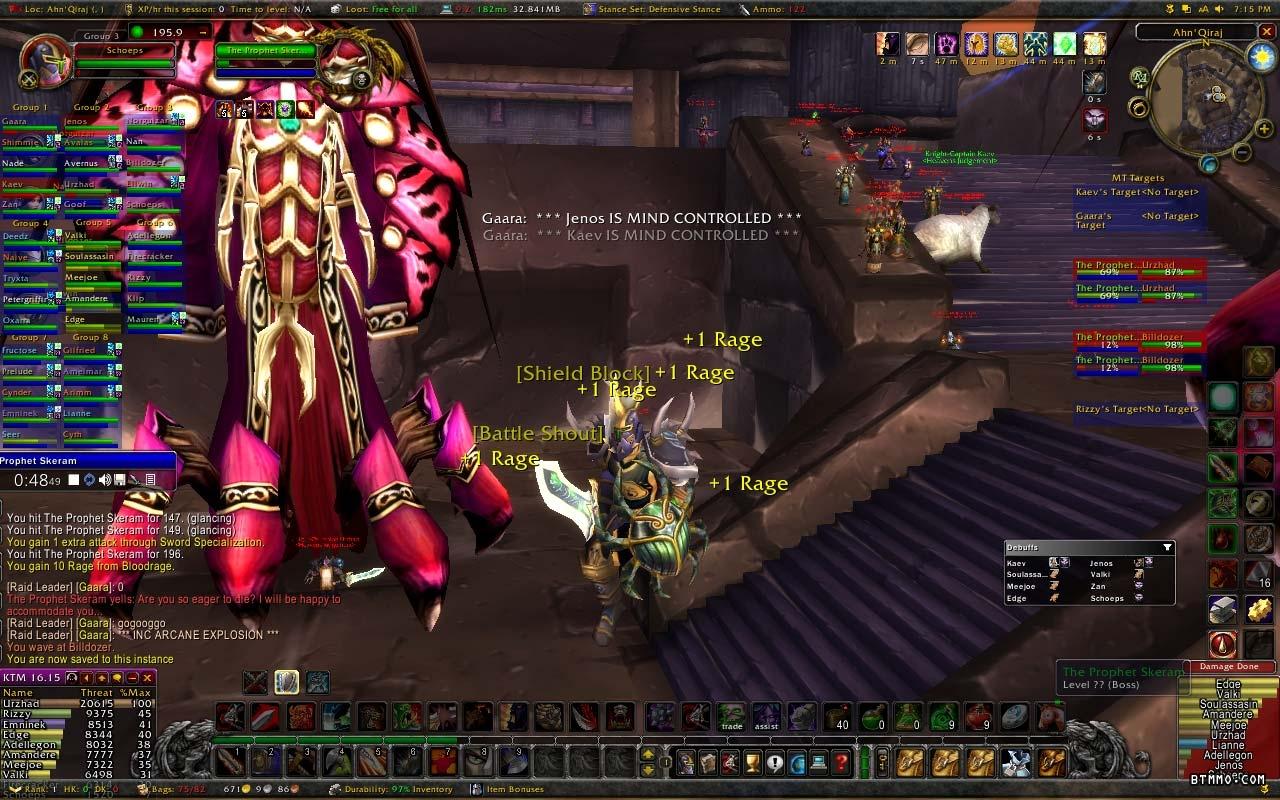Select Defensive Stance shield icon
This screenshot has width=1280, height=800.
(286, 682)
